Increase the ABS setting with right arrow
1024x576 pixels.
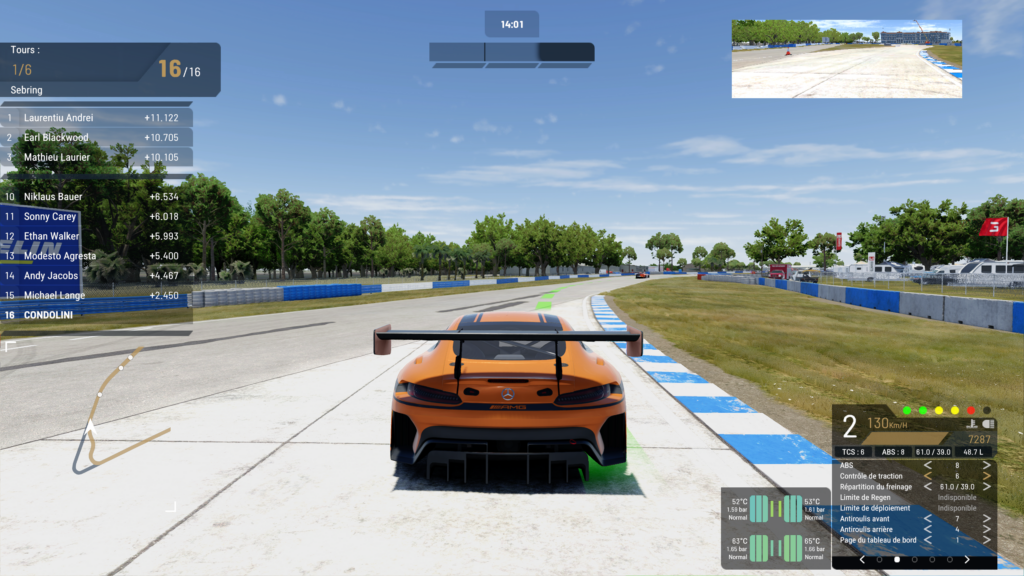[x=987, y=465]
